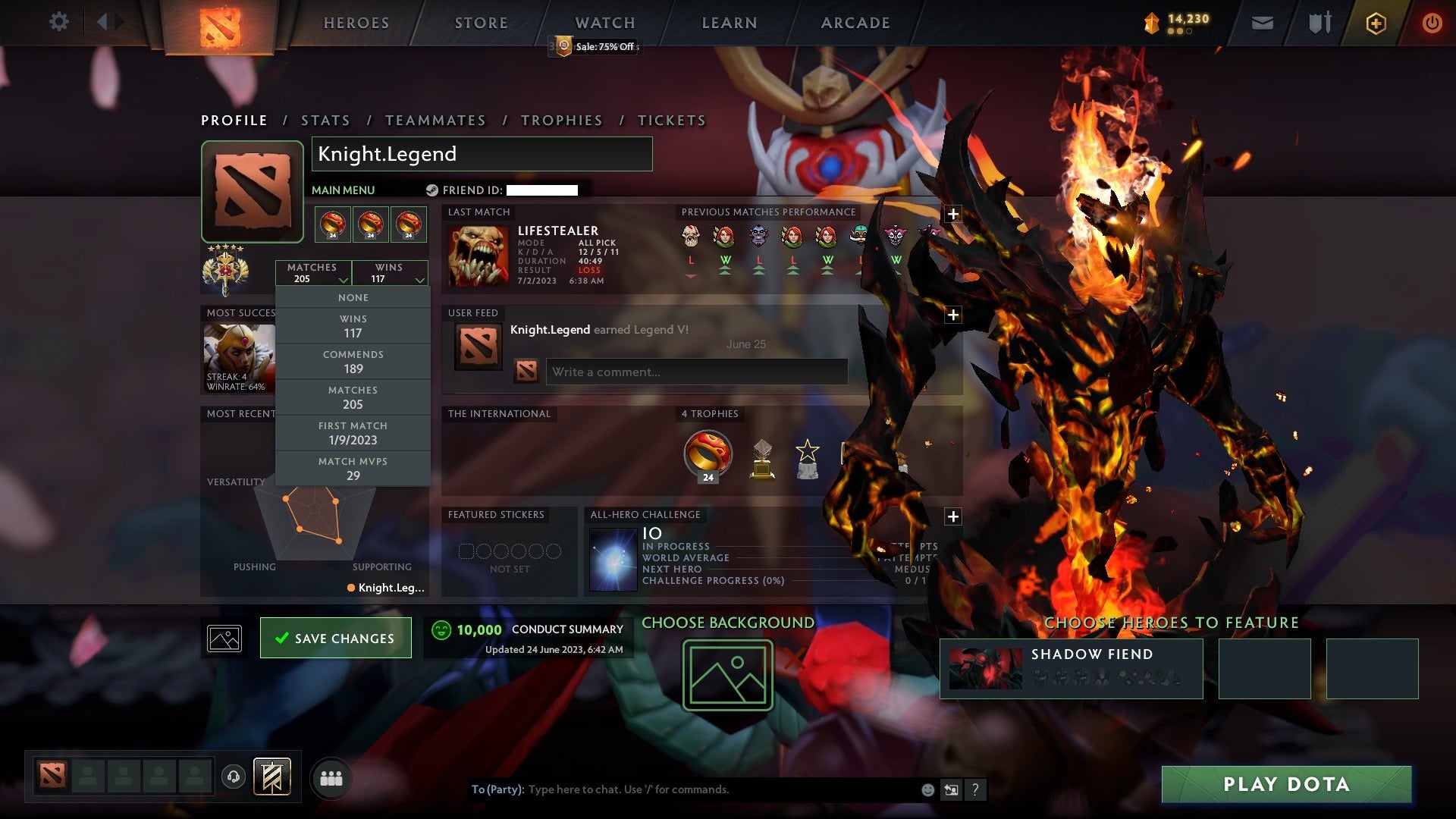Open the settings gear icon
The height and width of the screenshot is (819, 1456).
click(59, 22)
